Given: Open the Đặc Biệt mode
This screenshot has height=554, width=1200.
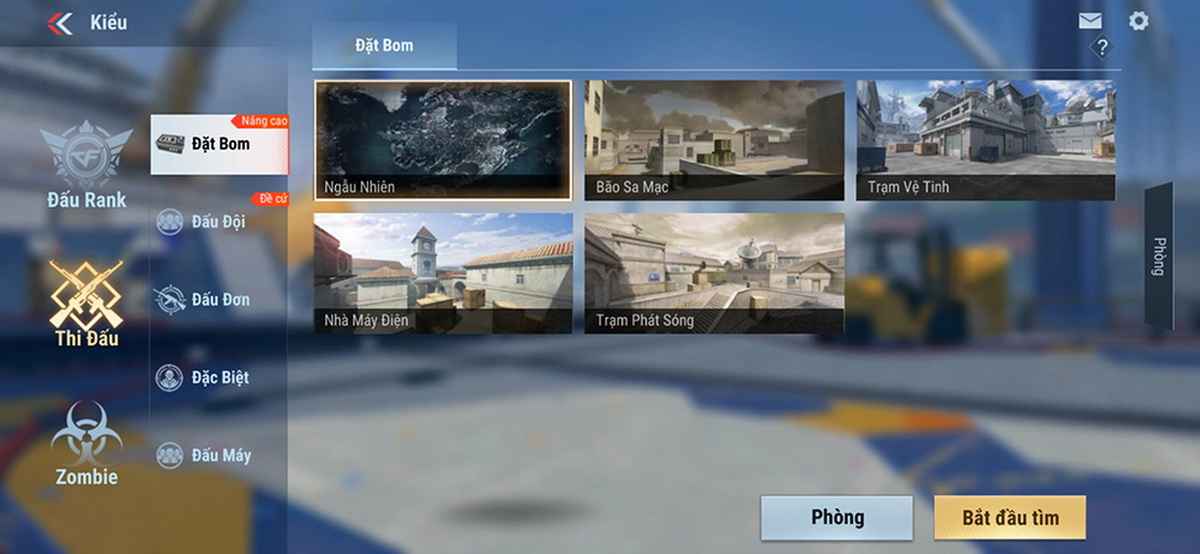Looking at the screenshot, I should (218, 377).
